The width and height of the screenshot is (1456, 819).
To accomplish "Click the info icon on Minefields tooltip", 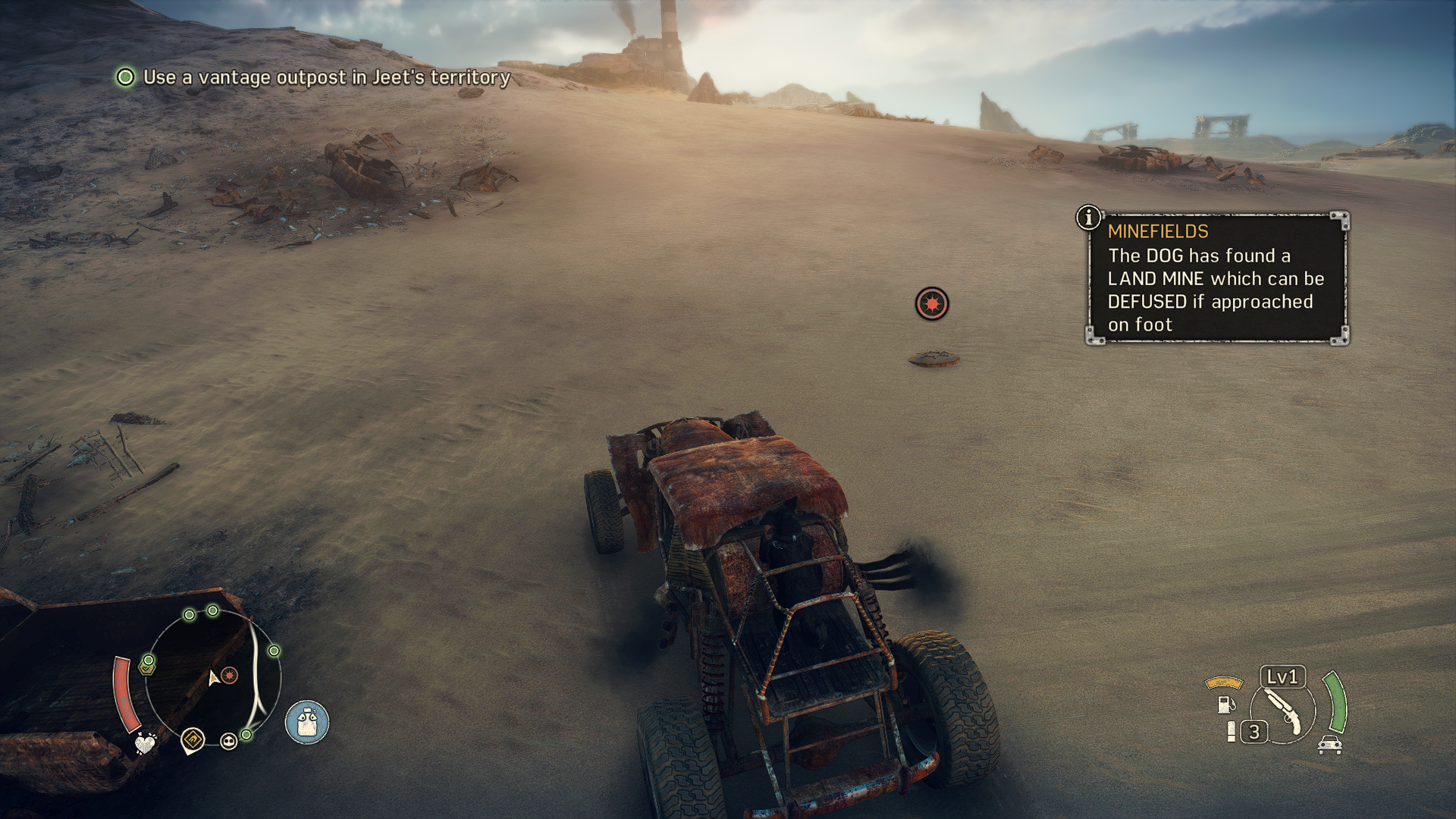I will point(1088,218).
